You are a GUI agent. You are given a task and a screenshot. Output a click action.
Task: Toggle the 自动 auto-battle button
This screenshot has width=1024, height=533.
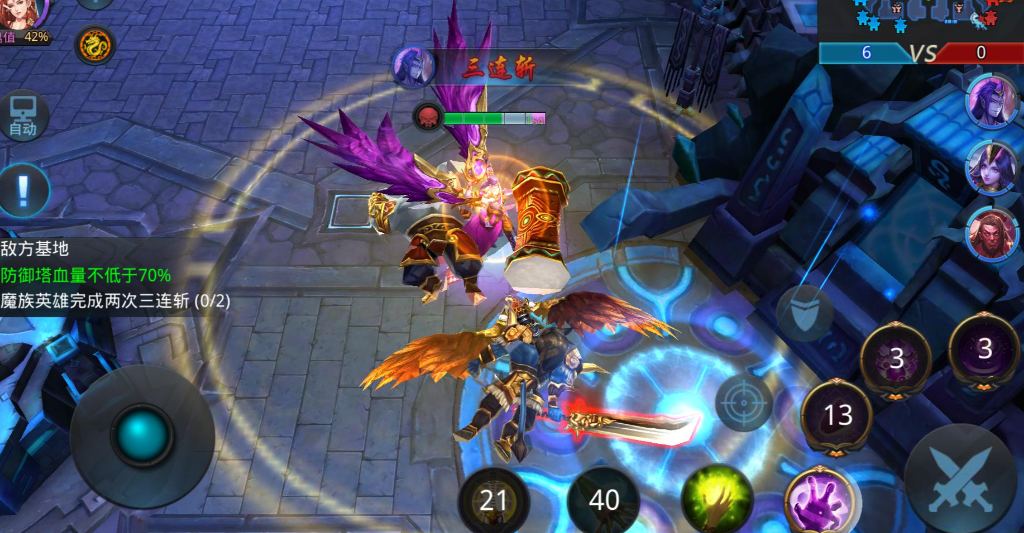pos(23,116)
